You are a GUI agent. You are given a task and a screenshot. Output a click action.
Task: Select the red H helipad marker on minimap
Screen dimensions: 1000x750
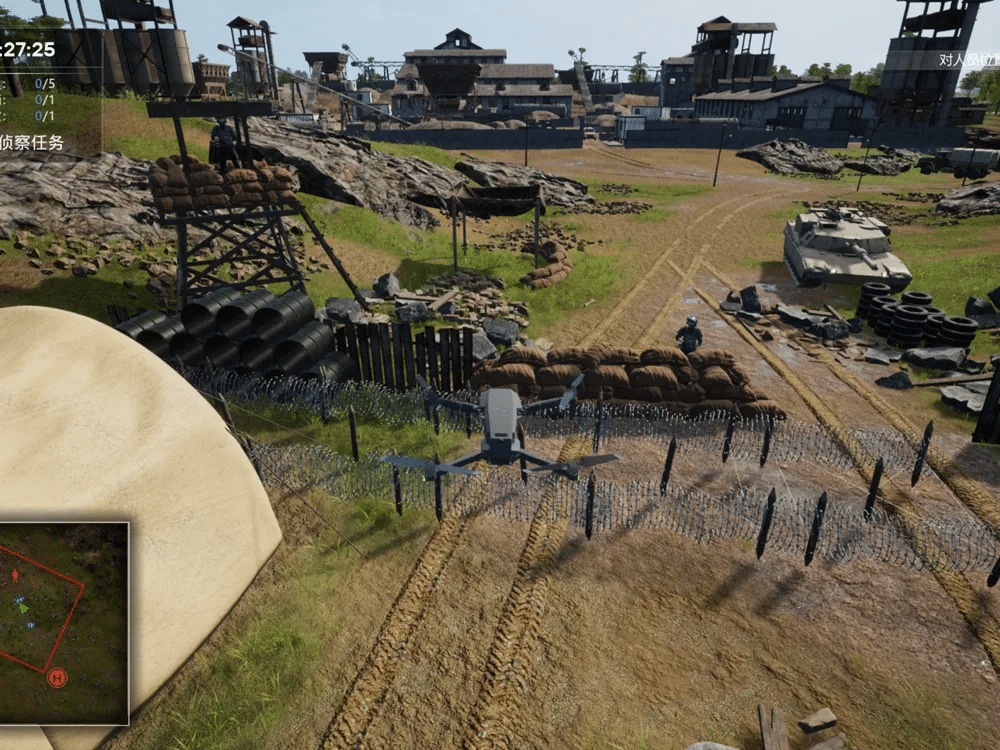57,677
